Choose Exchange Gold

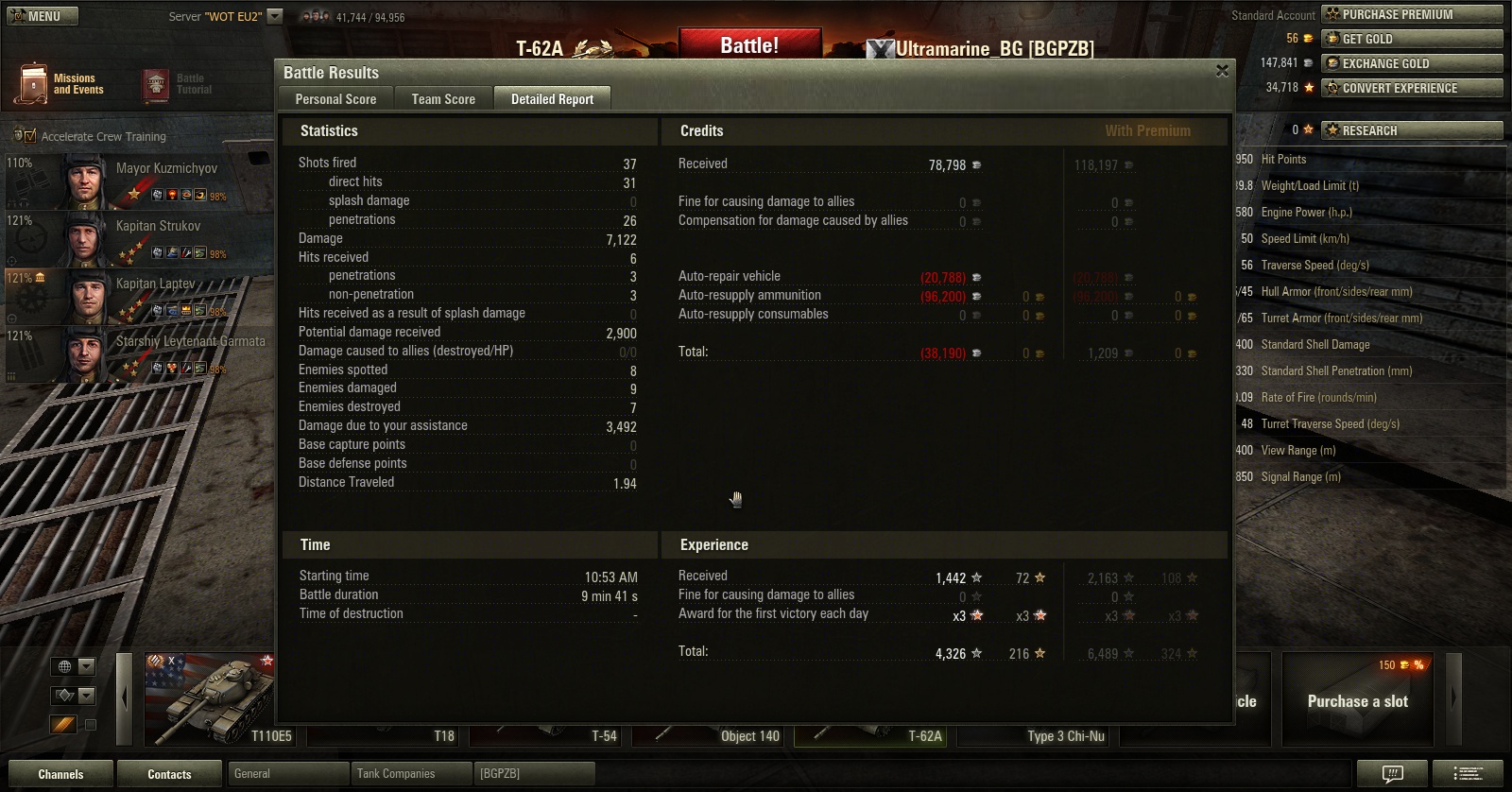(x=1412, y=63)
